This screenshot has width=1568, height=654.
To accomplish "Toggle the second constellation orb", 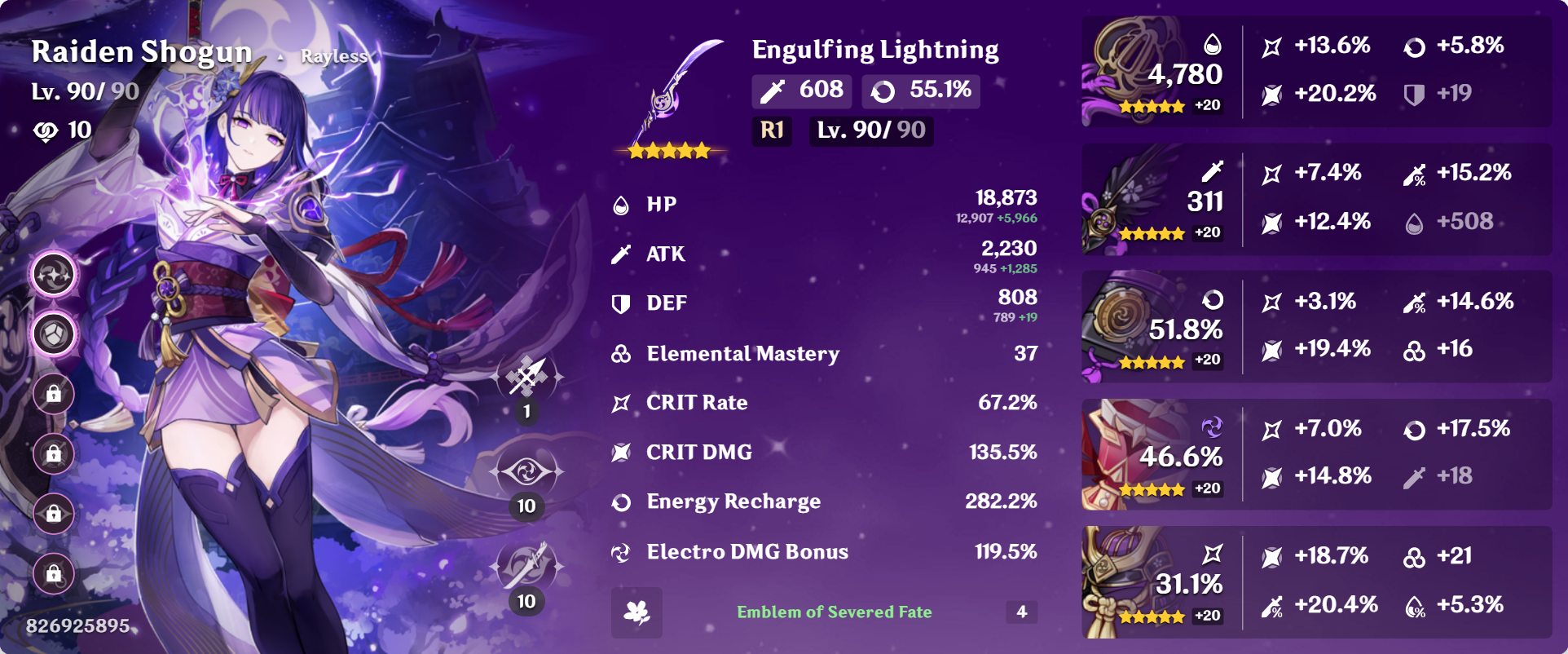I will click(x=52, y=334).
